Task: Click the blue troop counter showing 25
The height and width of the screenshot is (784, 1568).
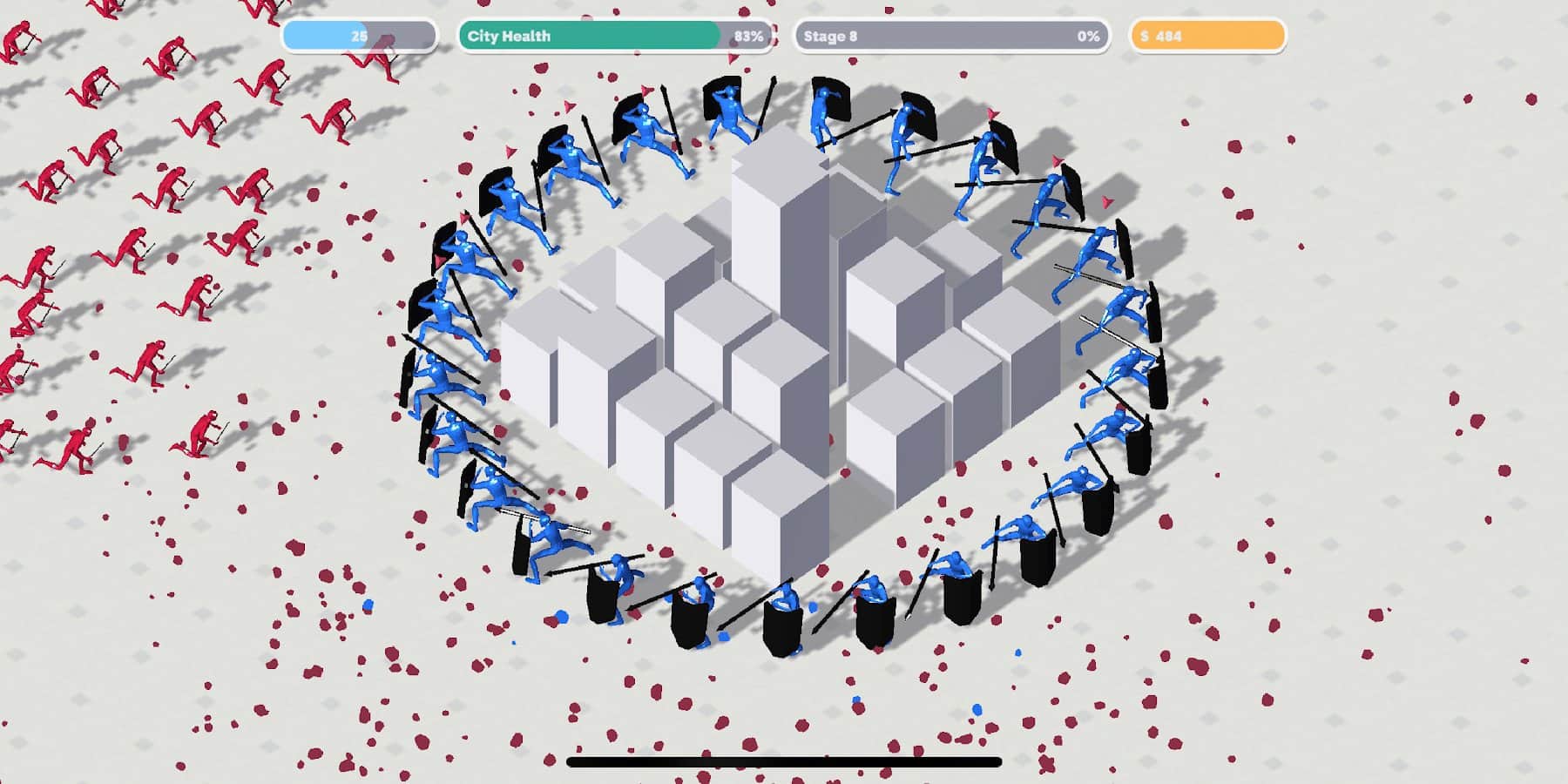Action: point(357,36)
